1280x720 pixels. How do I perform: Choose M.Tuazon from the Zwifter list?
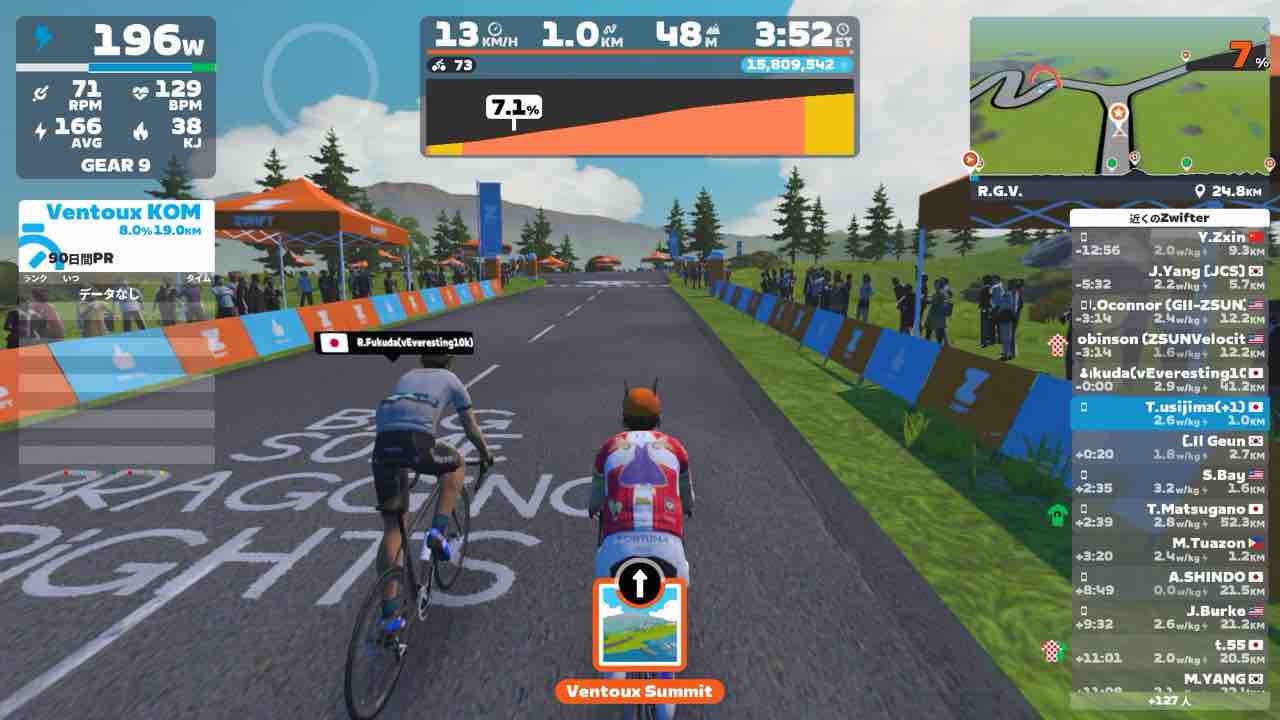[x=1169, y=550]
